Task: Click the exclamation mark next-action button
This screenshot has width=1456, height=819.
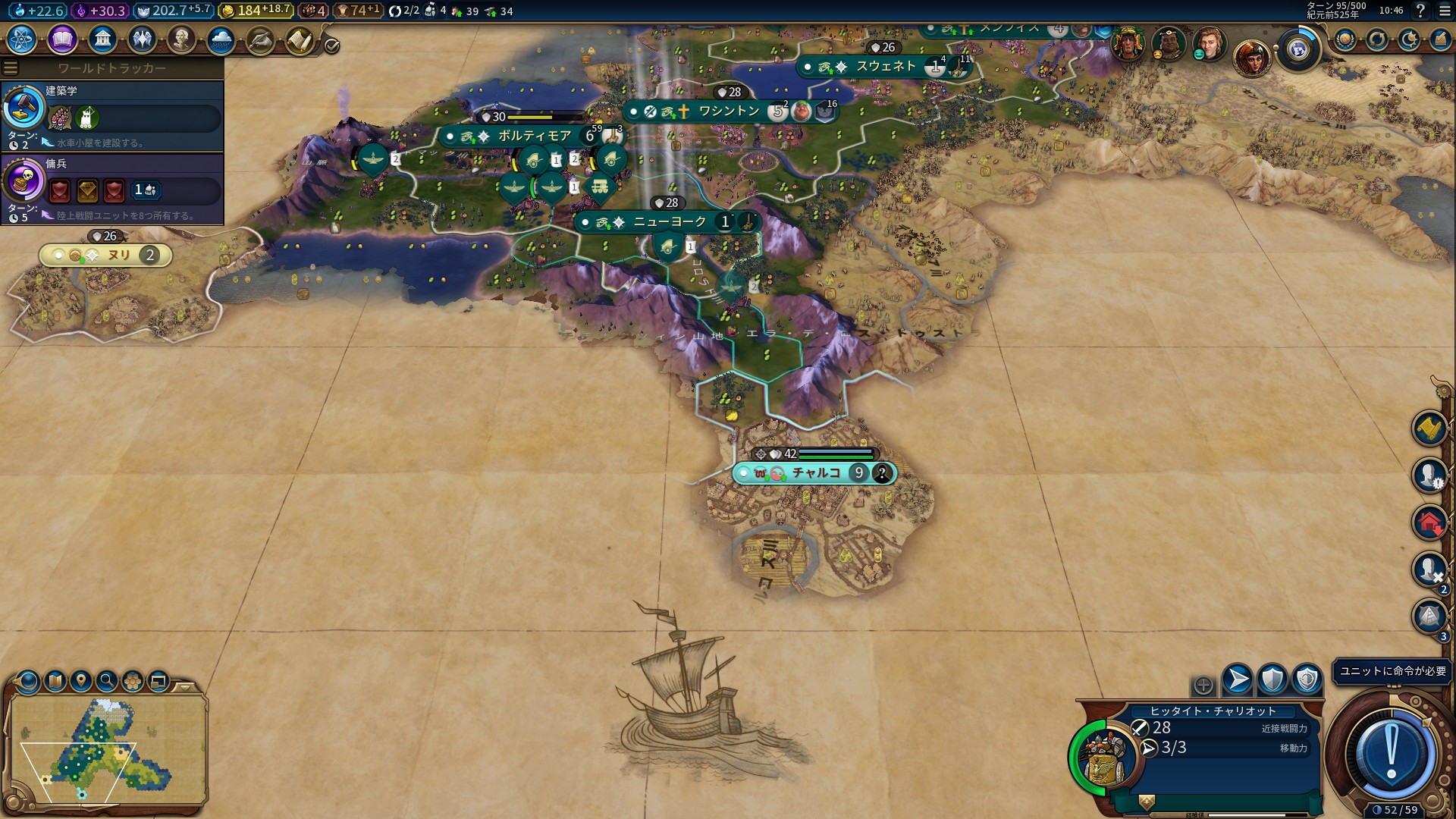Action: (1391, 752)
